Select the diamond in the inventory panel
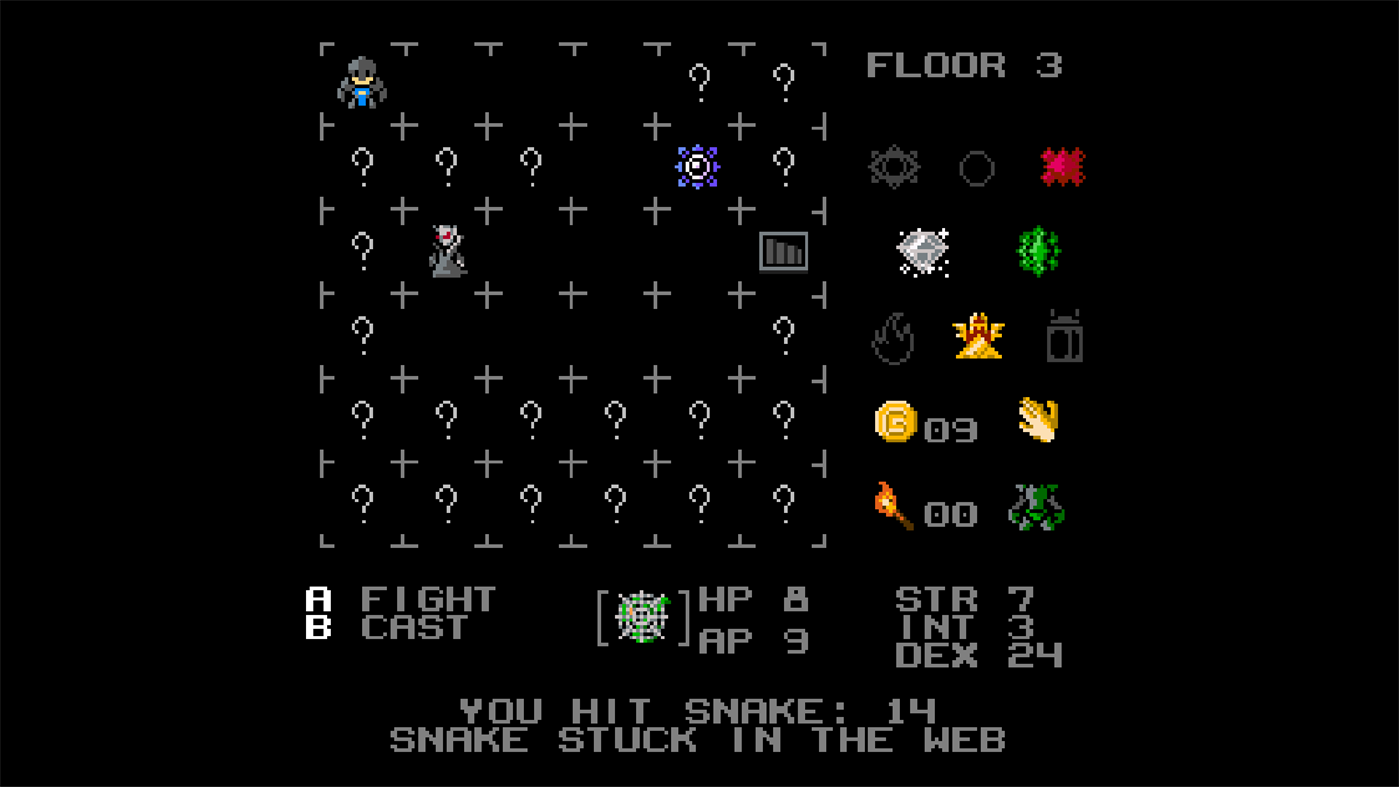The image size is (1399, 787). point(922,252)
